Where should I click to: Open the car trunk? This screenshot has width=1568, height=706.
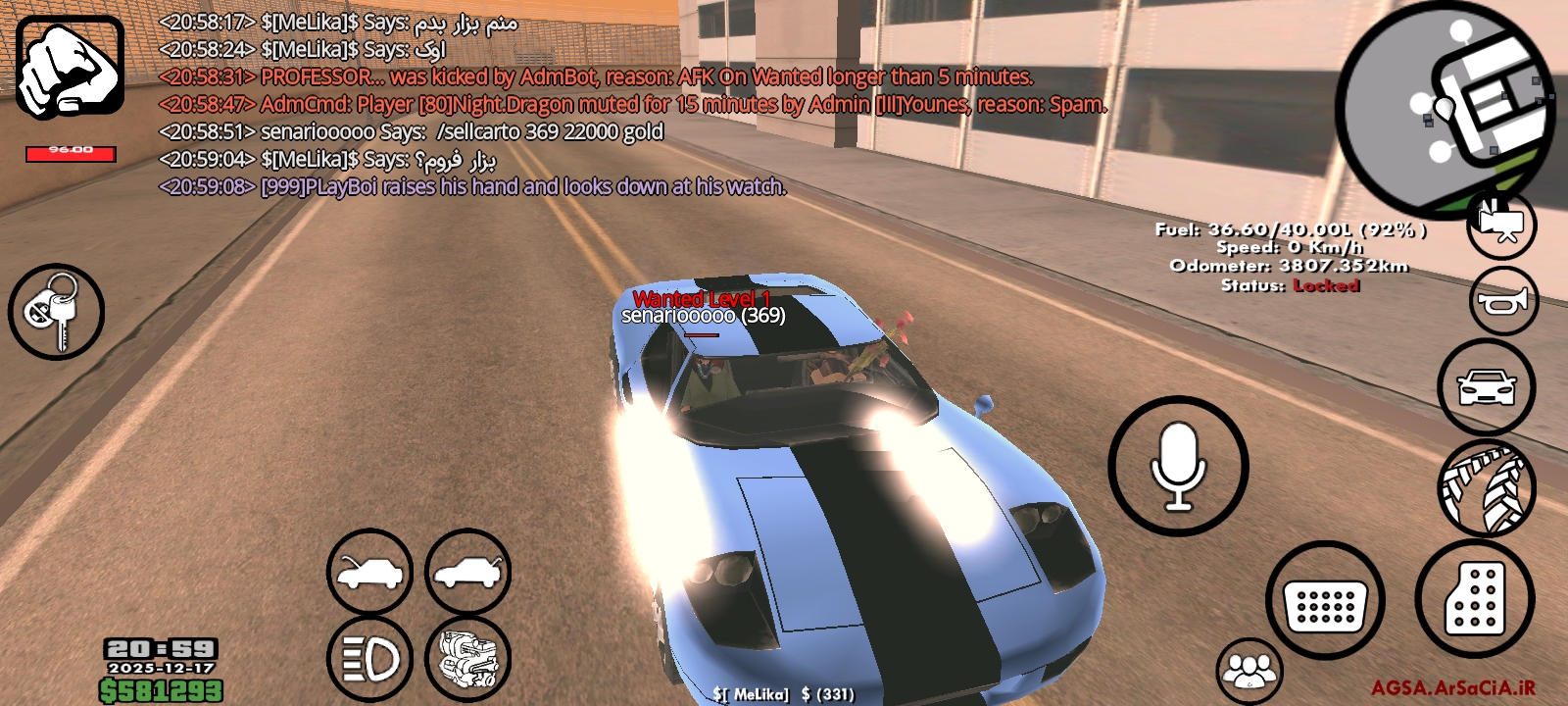click(x=467, y=573)
